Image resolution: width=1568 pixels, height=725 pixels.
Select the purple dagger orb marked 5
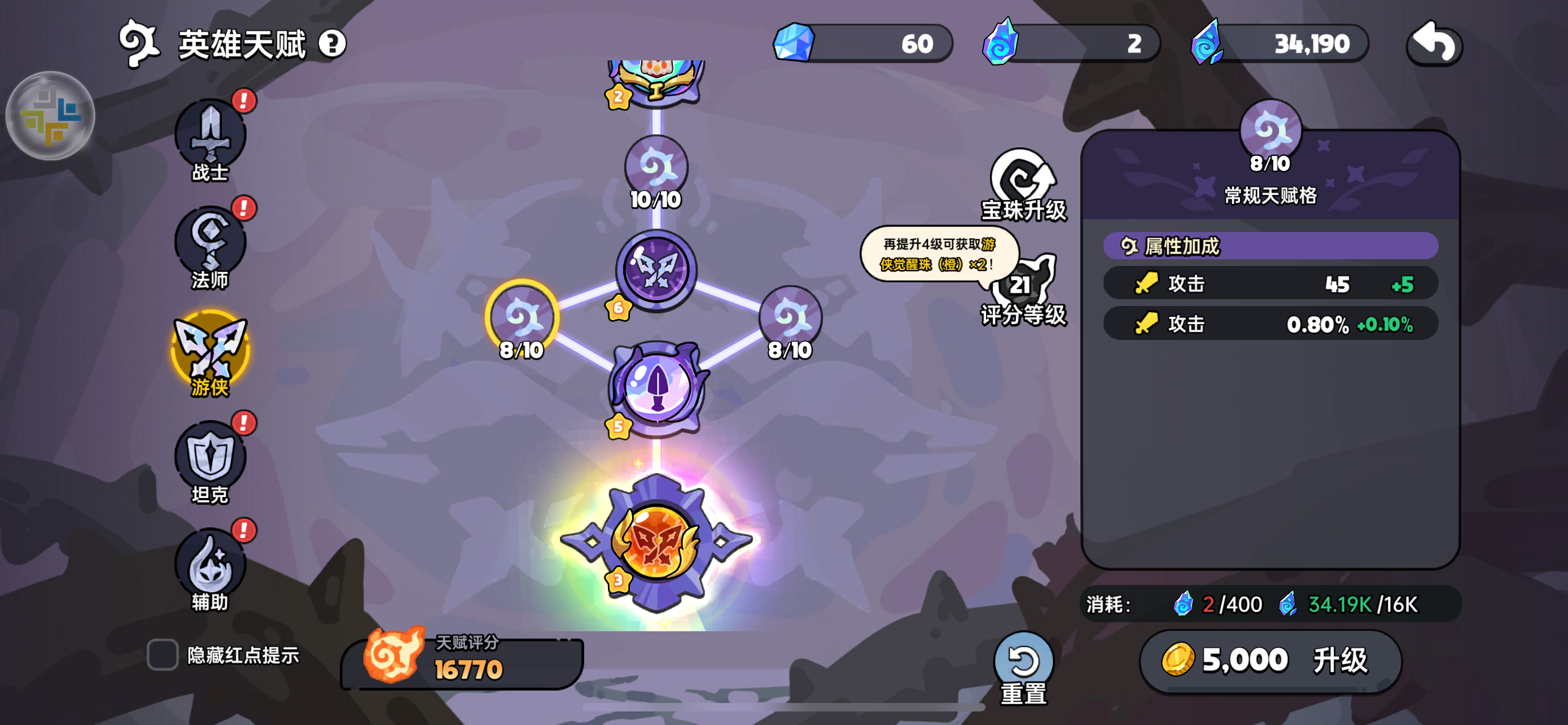coord(657,387)
